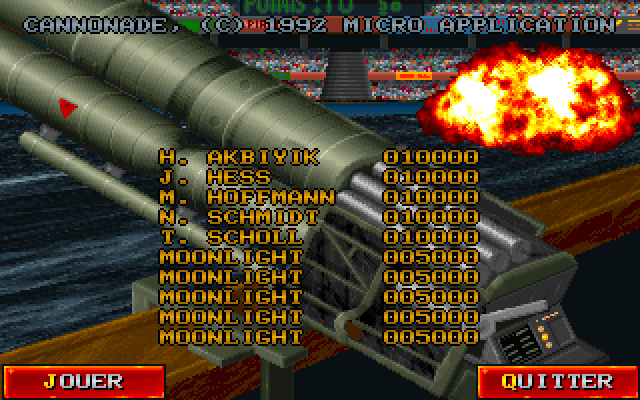
Task: Start the game with JOUER
Action: (x=82, y=381)
